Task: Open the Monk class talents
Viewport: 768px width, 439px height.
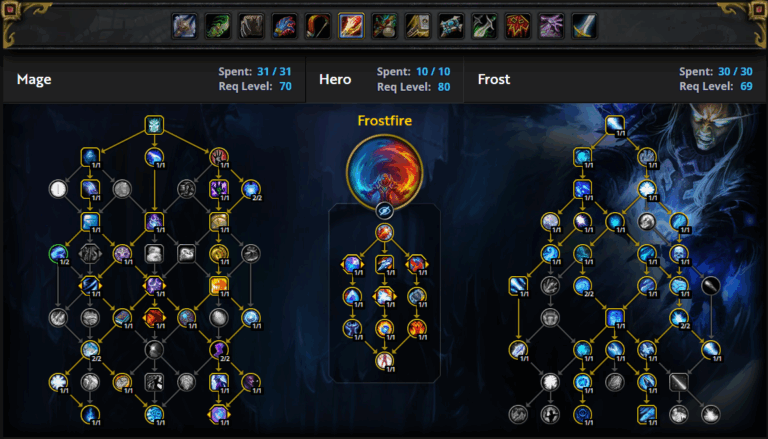Action: [x=384, y=25]
